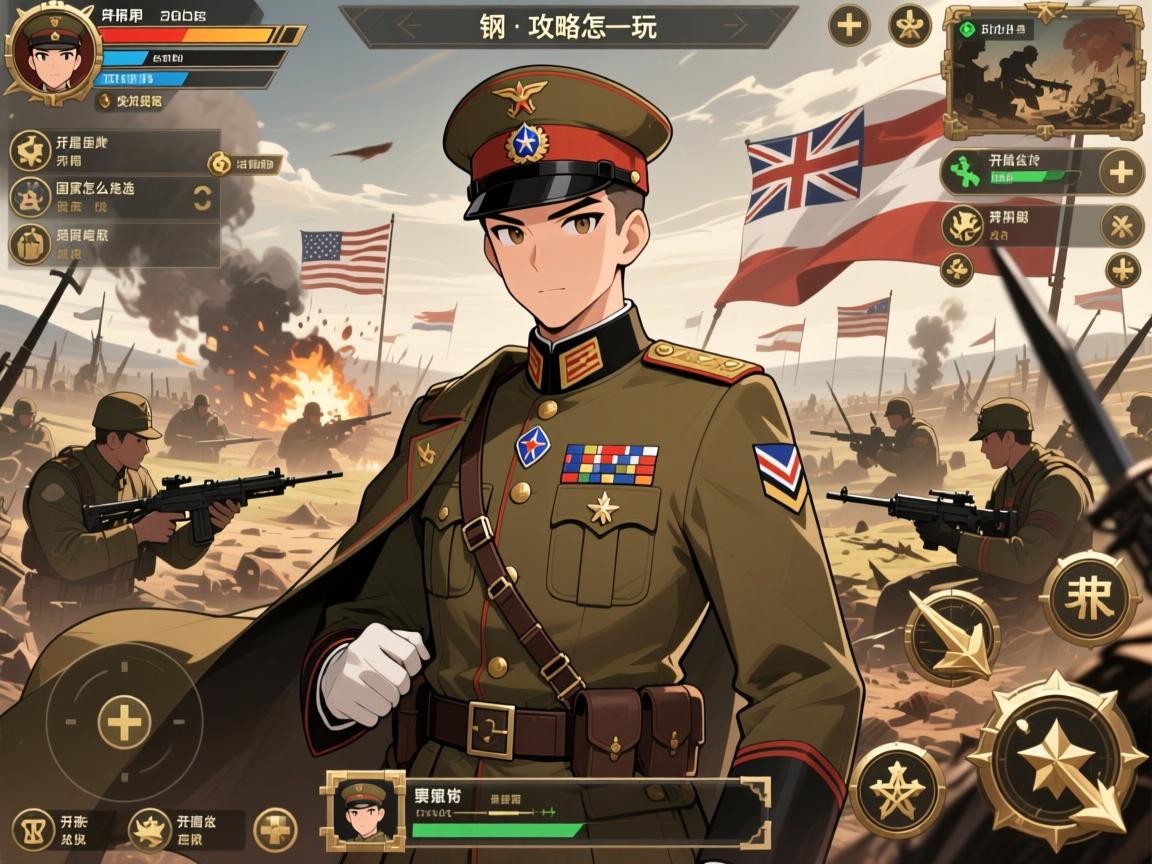The height and width of the screenshot is (864, 1152).
Task: Click the plus button on the green soldier row
Action: (x=1121, y=172)
